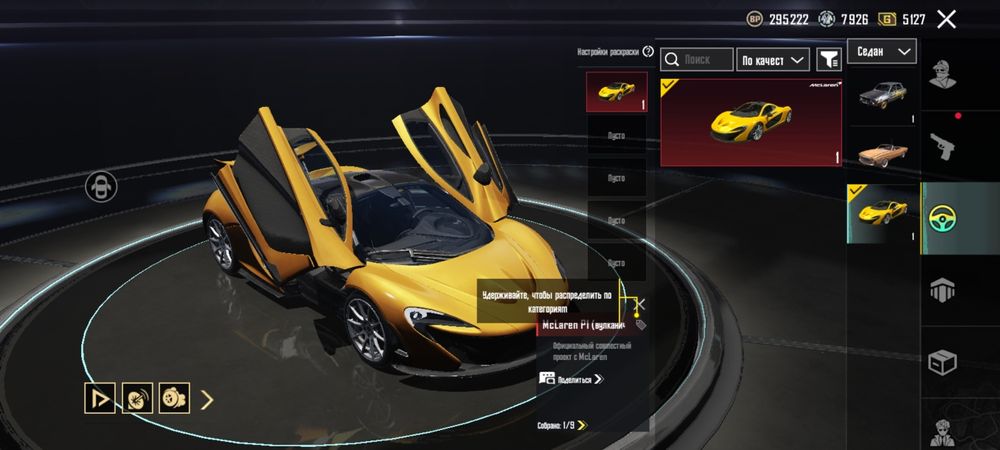
Task: Show the paint settings help icon
Action: [x=647, y=51]
